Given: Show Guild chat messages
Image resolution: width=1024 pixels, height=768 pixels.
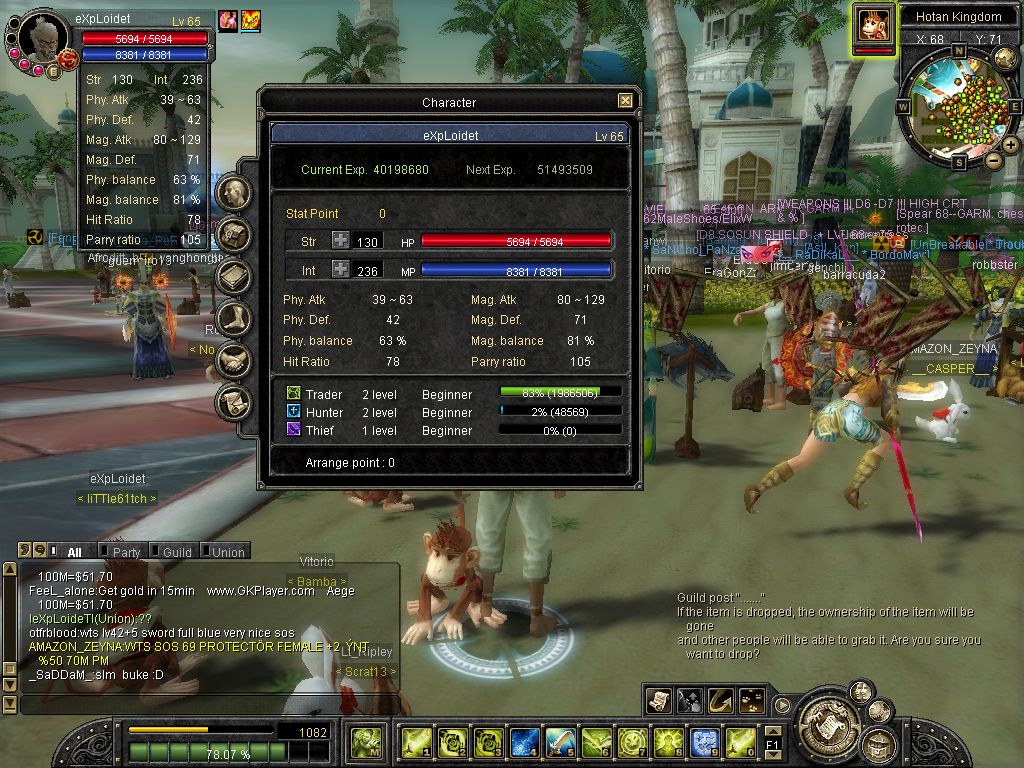Looking at the screenshot, I should (176, 552).
